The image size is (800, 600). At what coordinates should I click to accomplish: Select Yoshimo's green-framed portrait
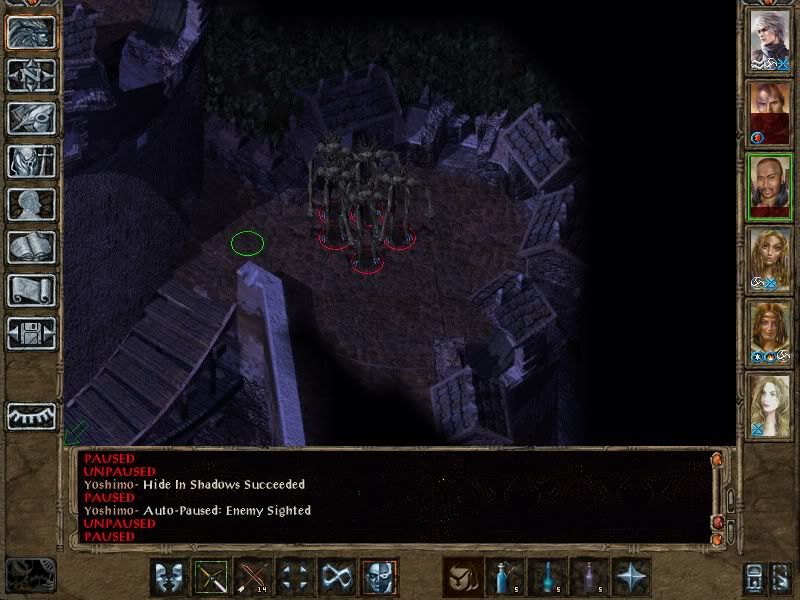tap(771, 187)
